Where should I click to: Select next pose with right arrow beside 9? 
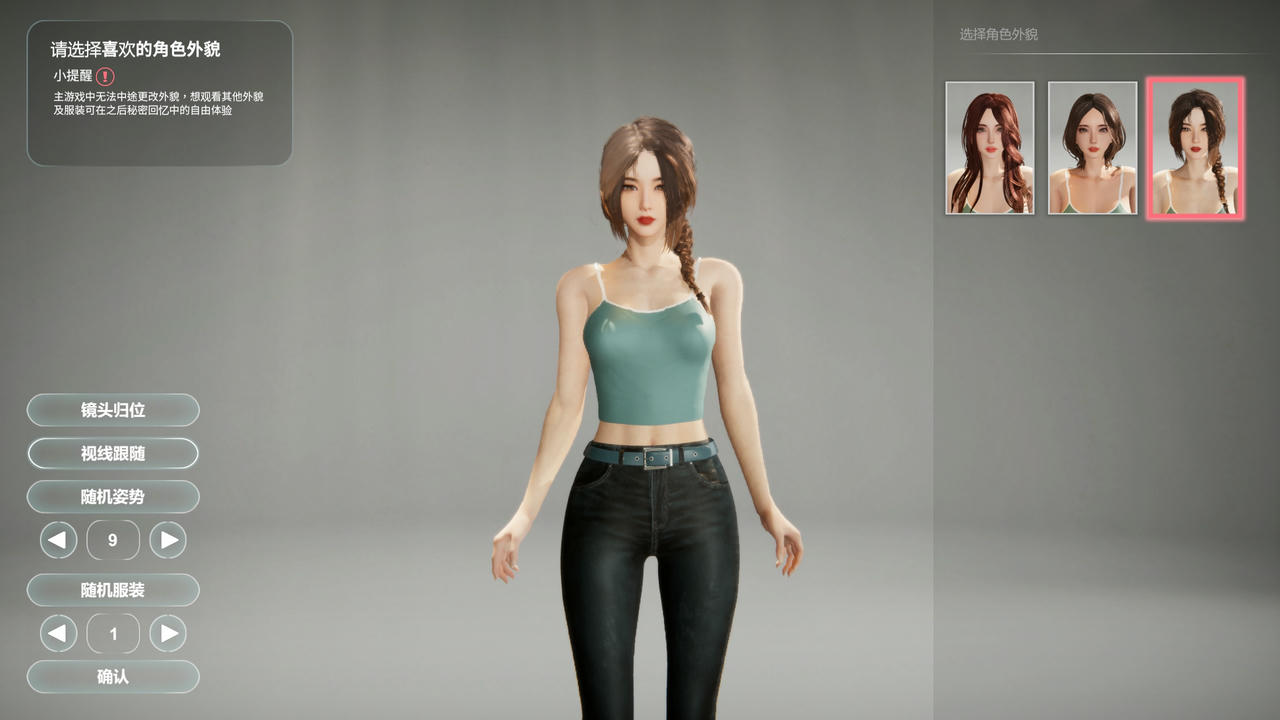[x=168, y=540]
